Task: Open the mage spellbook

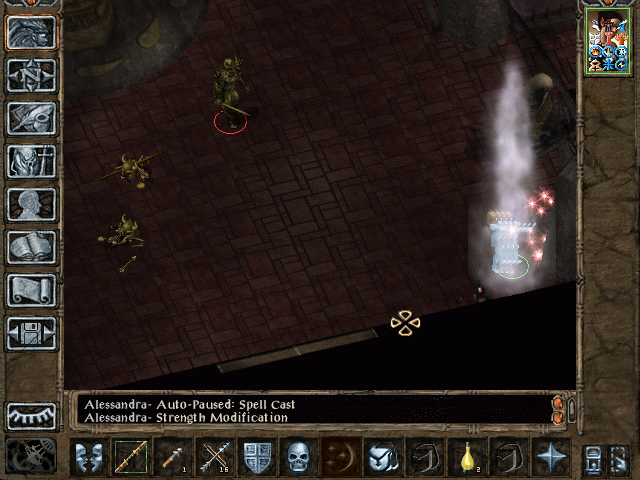Action: click(31, 247)
